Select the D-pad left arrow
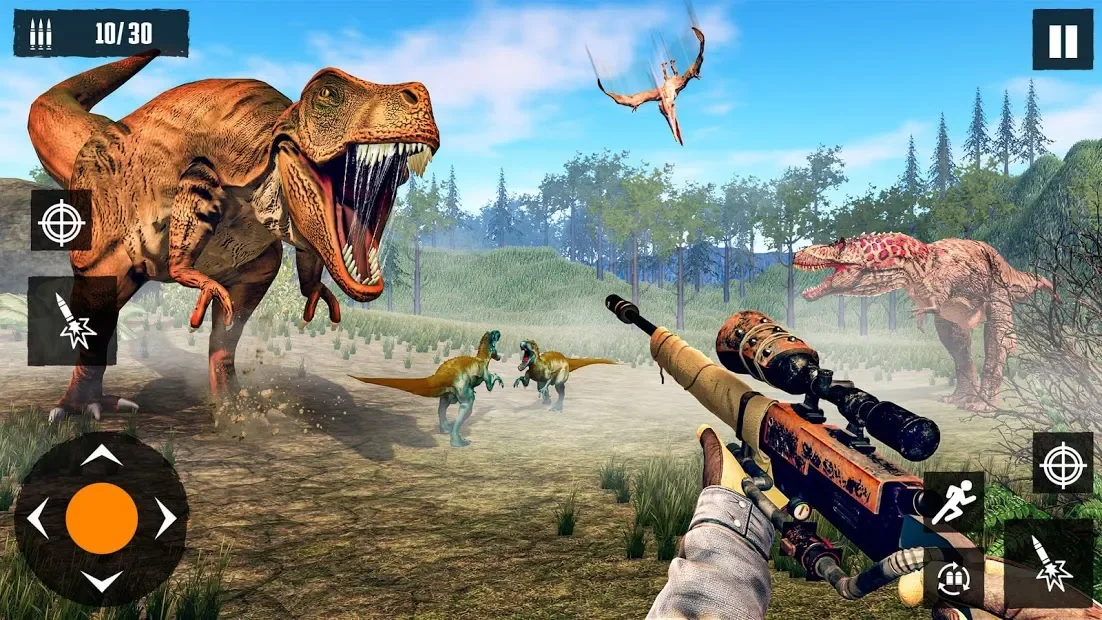This screenshot has height=620, width=1102. [x=38, y=519]
